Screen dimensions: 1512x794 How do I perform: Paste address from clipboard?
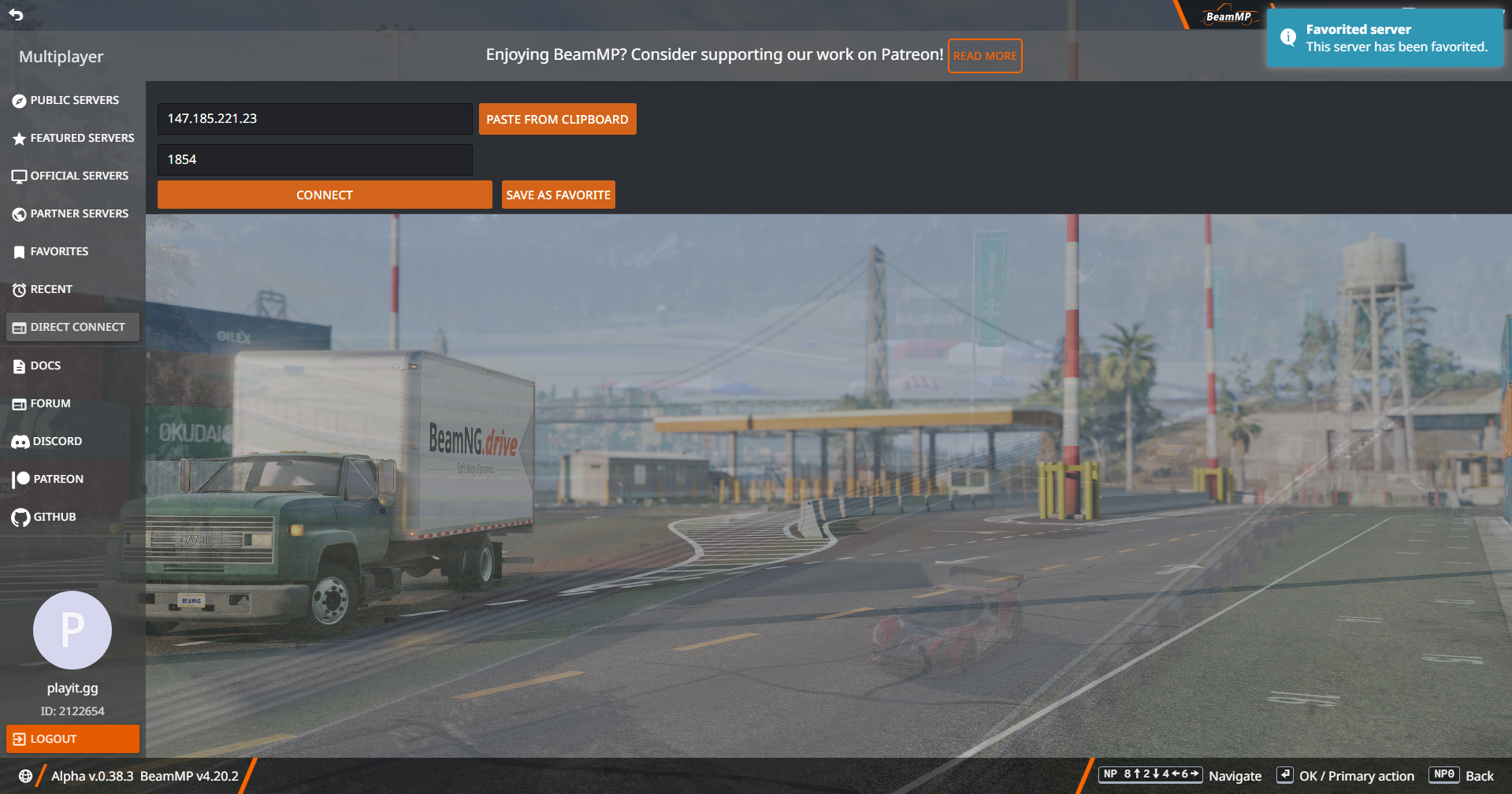point(557,119)
